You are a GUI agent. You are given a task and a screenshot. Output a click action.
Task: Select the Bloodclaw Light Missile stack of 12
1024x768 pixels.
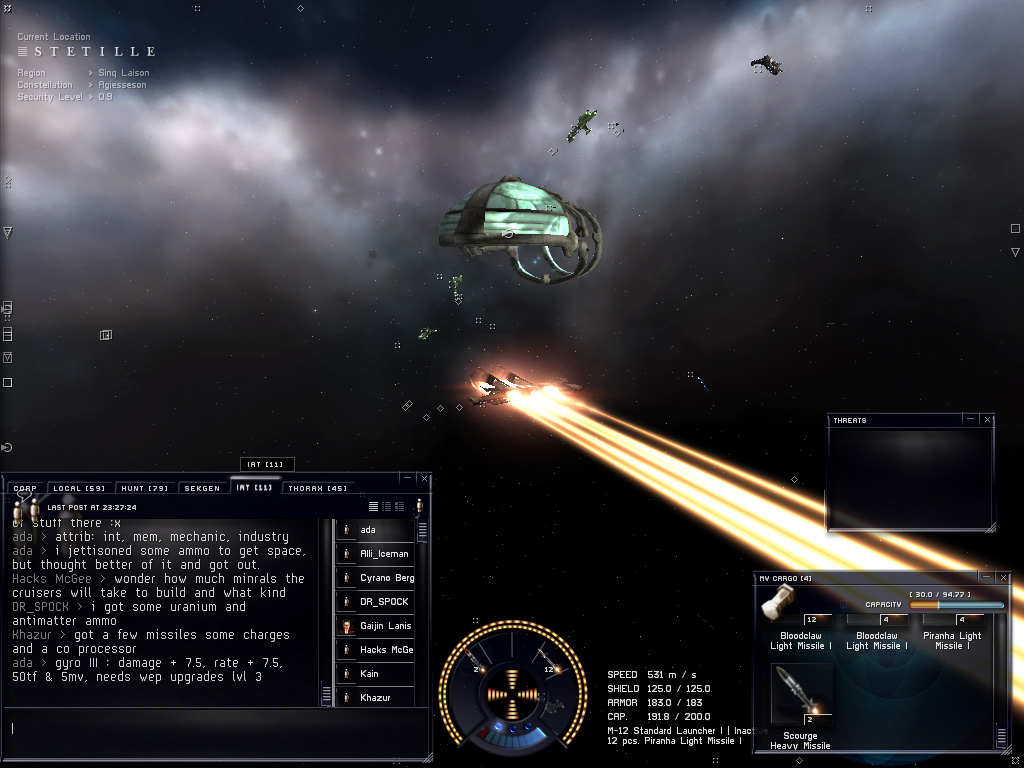[795, 612]
